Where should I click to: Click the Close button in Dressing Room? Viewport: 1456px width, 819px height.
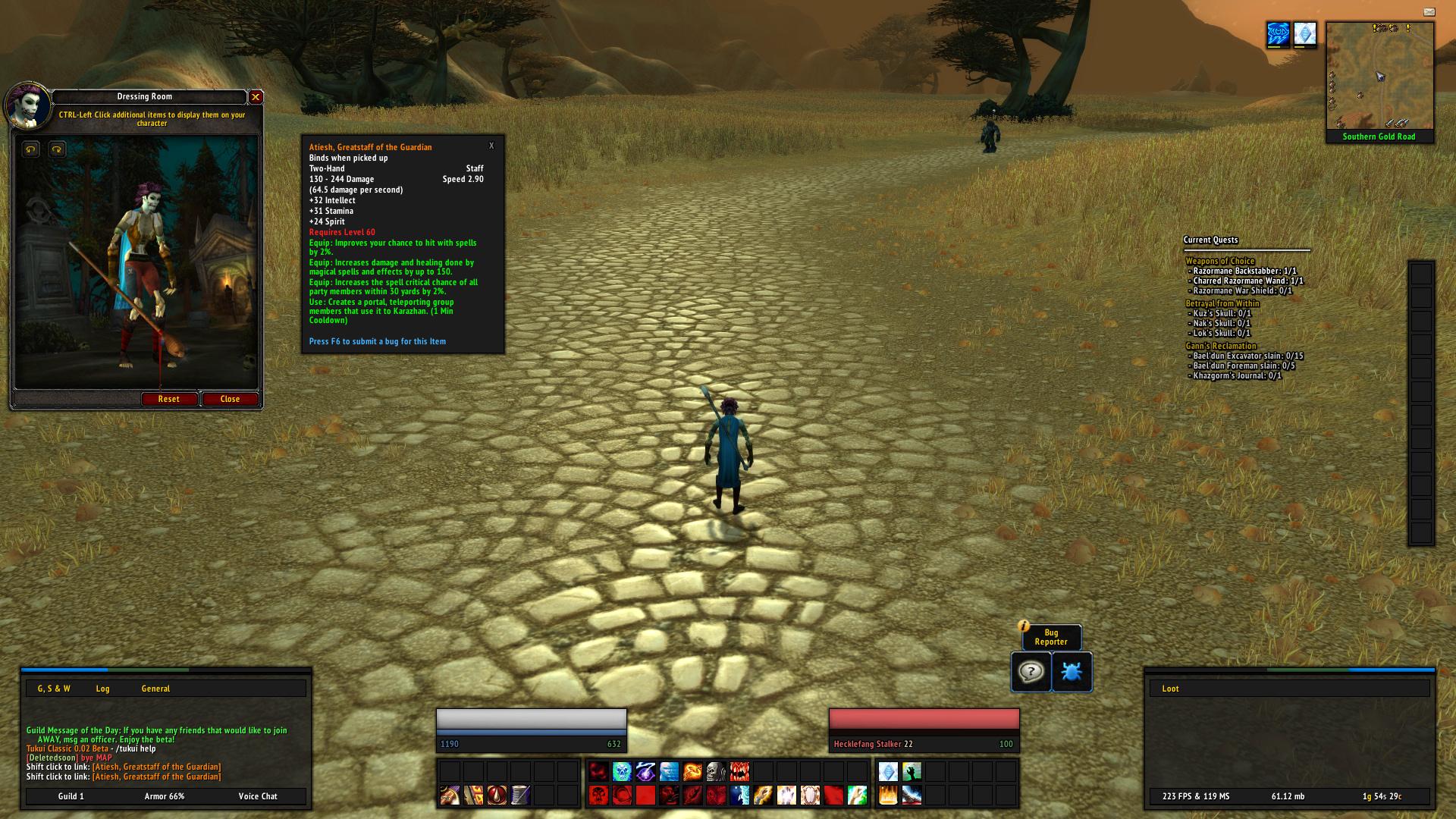(x=230, y=399)
